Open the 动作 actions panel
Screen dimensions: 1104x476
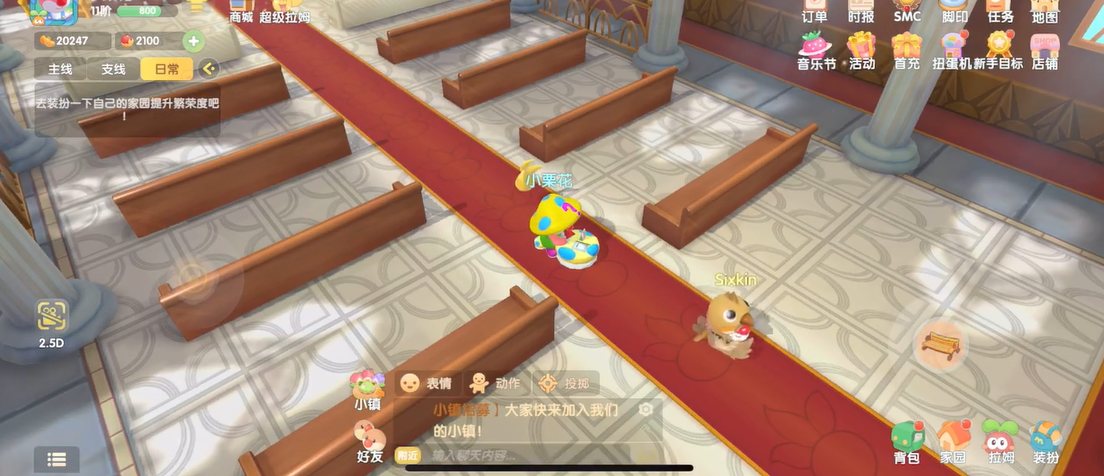point(495,383)
